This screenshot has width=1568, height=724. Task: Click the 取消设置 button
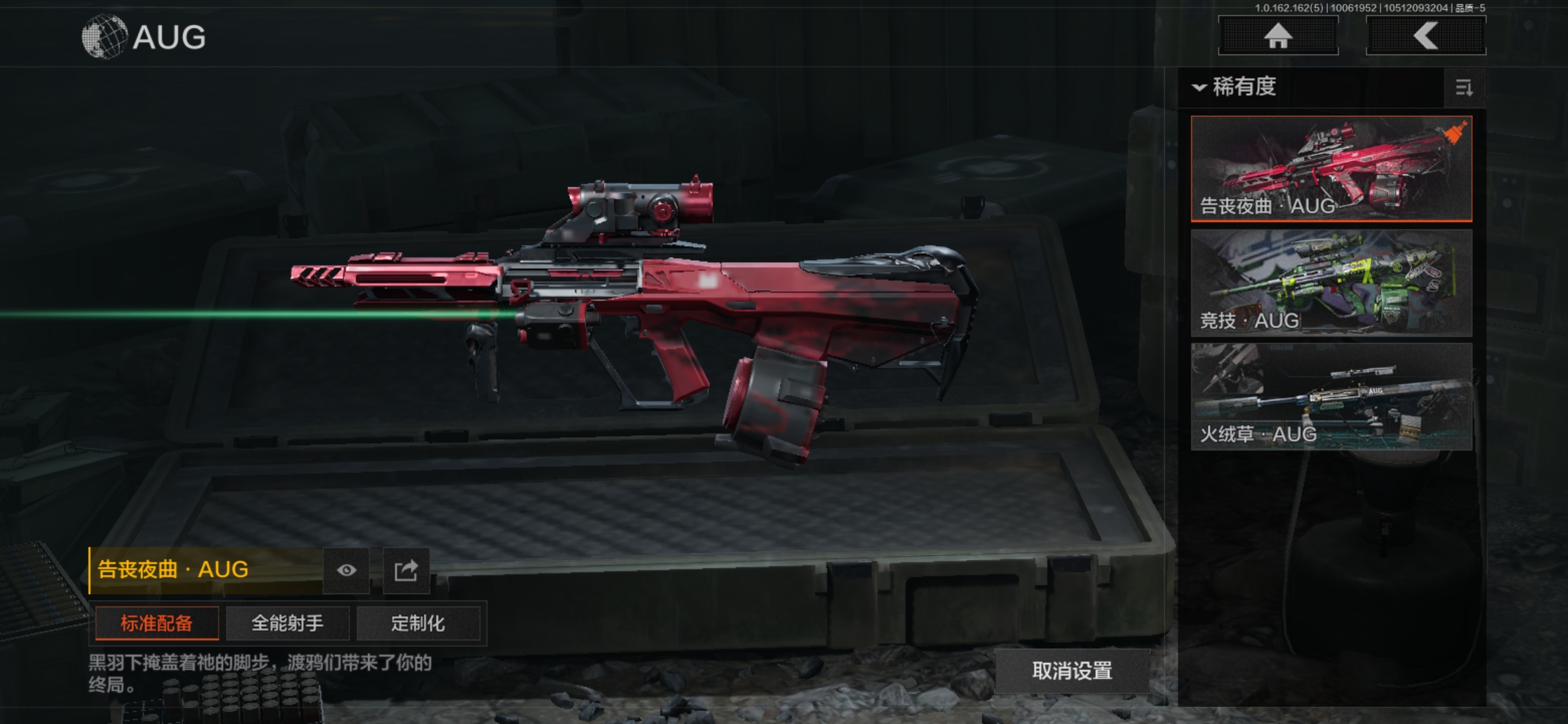pos(1072,670)
